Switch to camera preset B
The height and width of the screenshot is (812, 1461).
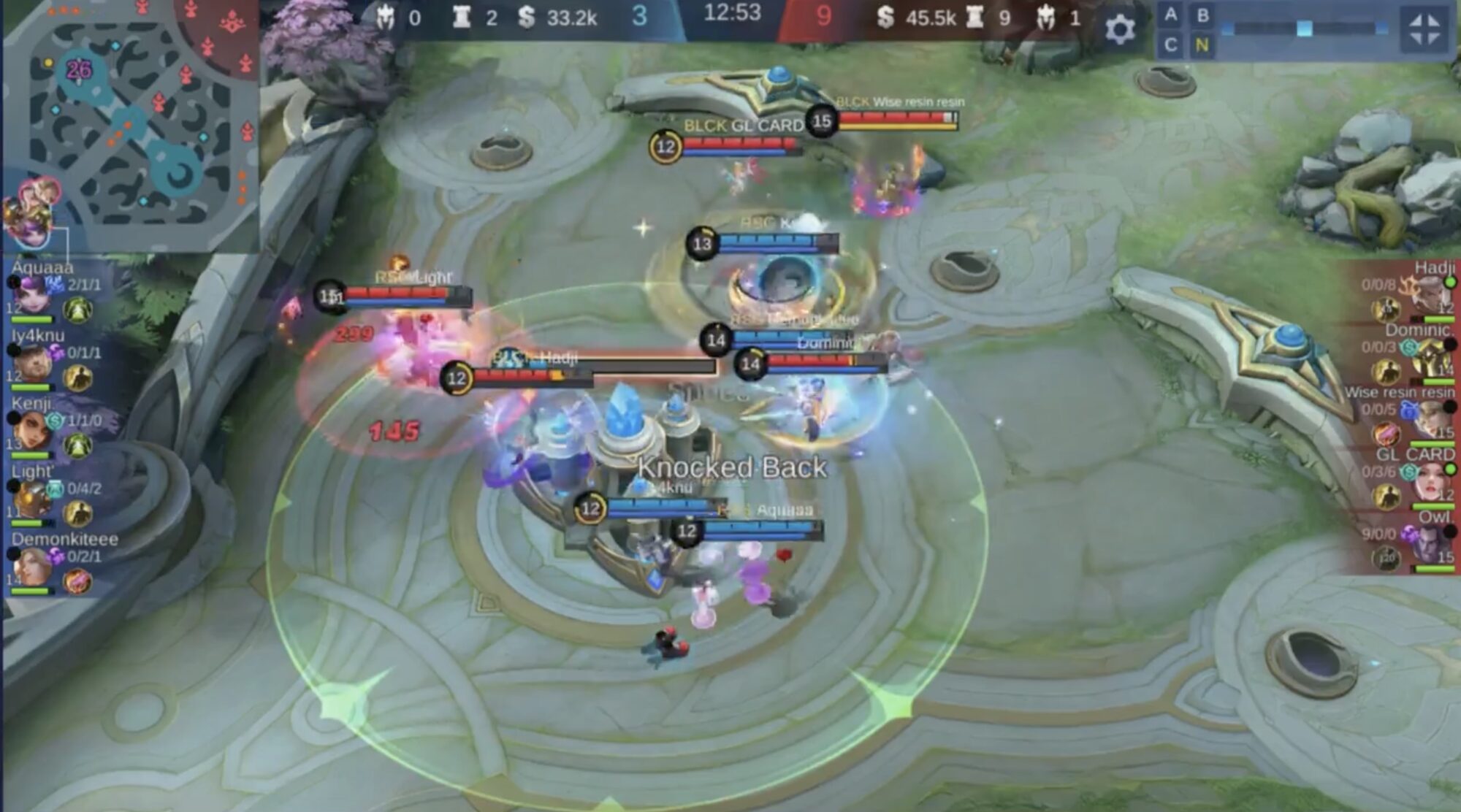pyautogui.click(x=1202, y=15)
